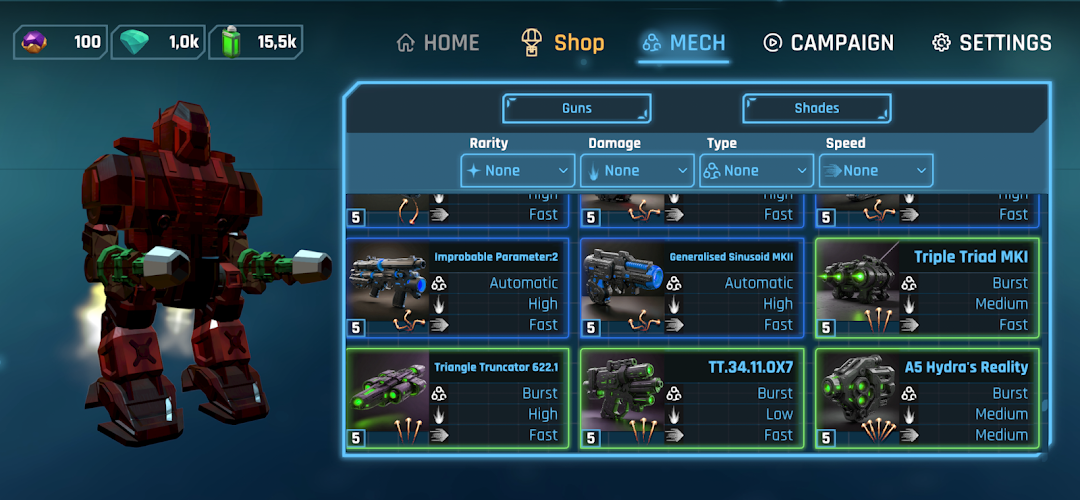Viewport: 1080px width, 500px height.
Task: Select the Guns category
Action: coord(577,108)
